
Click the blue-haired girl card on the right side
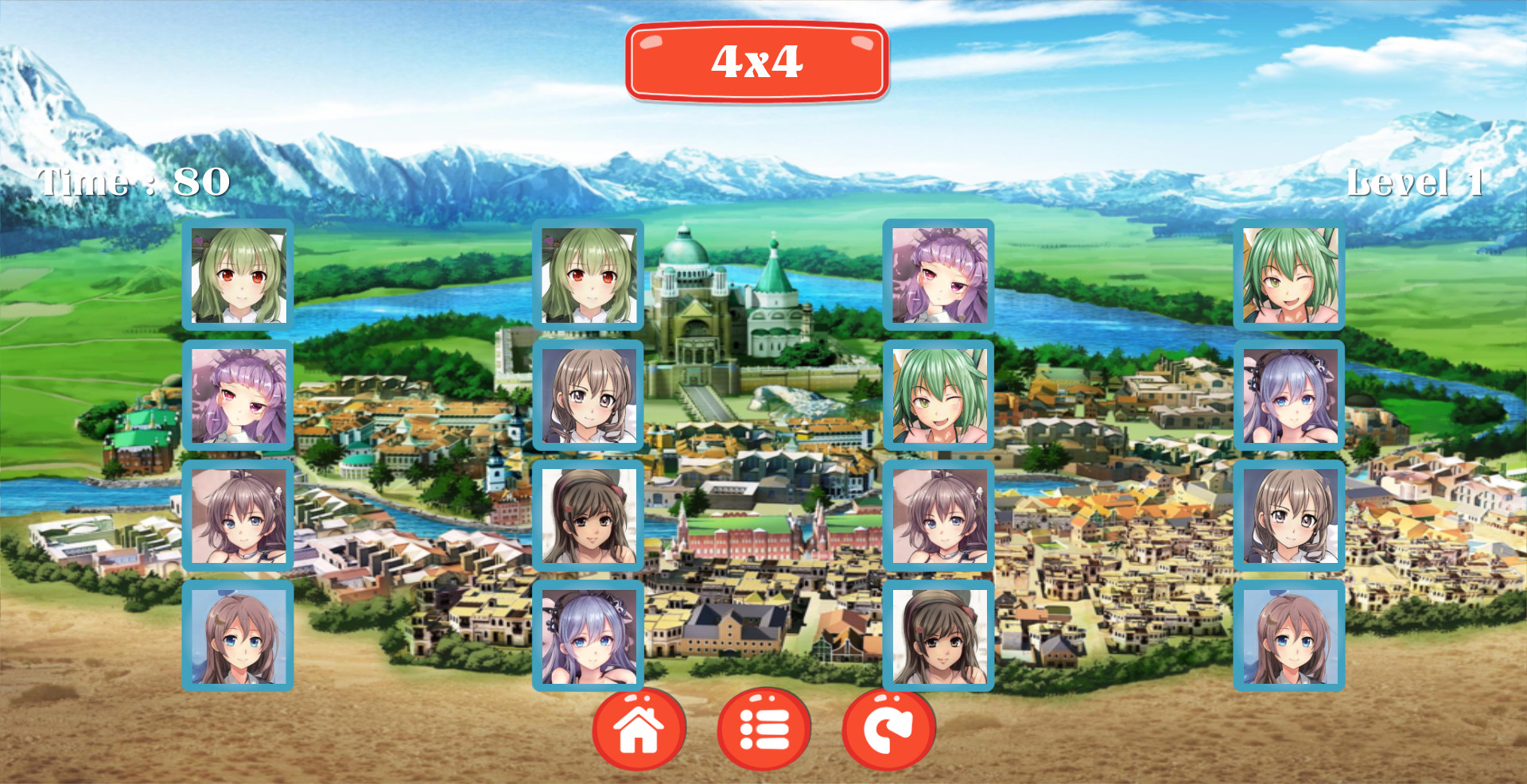click(x=1288, y=398)
